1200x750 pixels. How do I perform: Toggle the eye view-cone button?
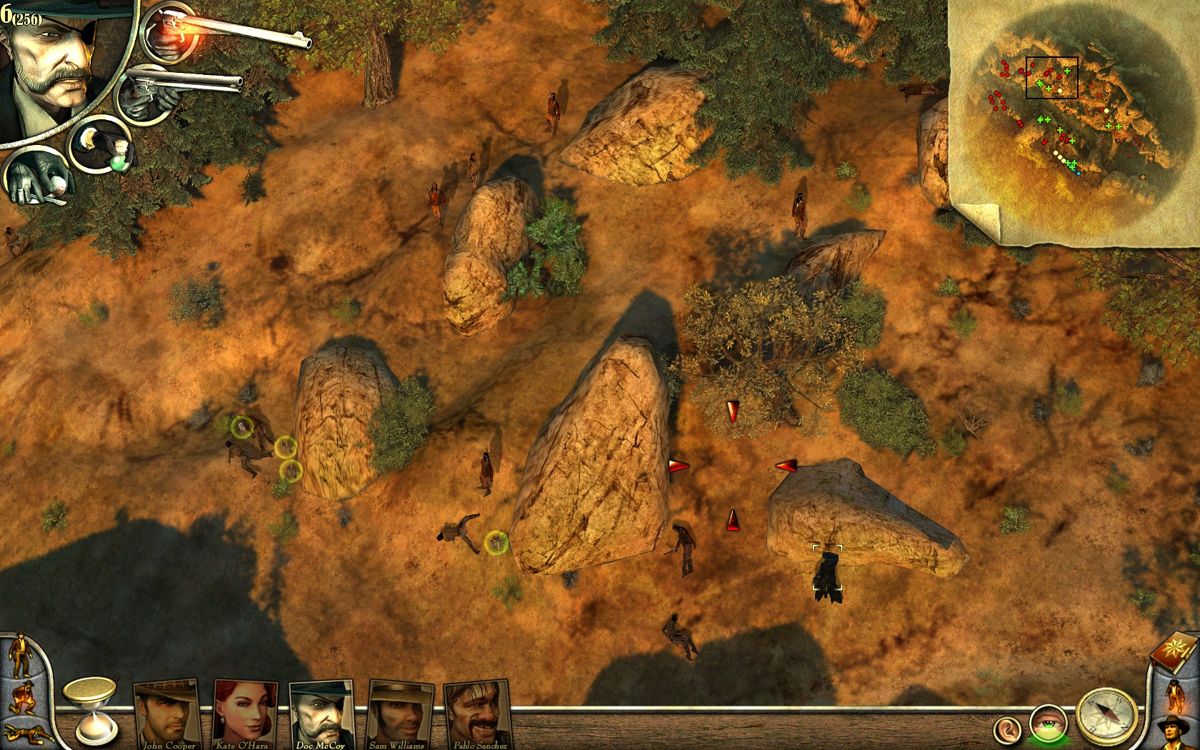(x=1048, y=723)
